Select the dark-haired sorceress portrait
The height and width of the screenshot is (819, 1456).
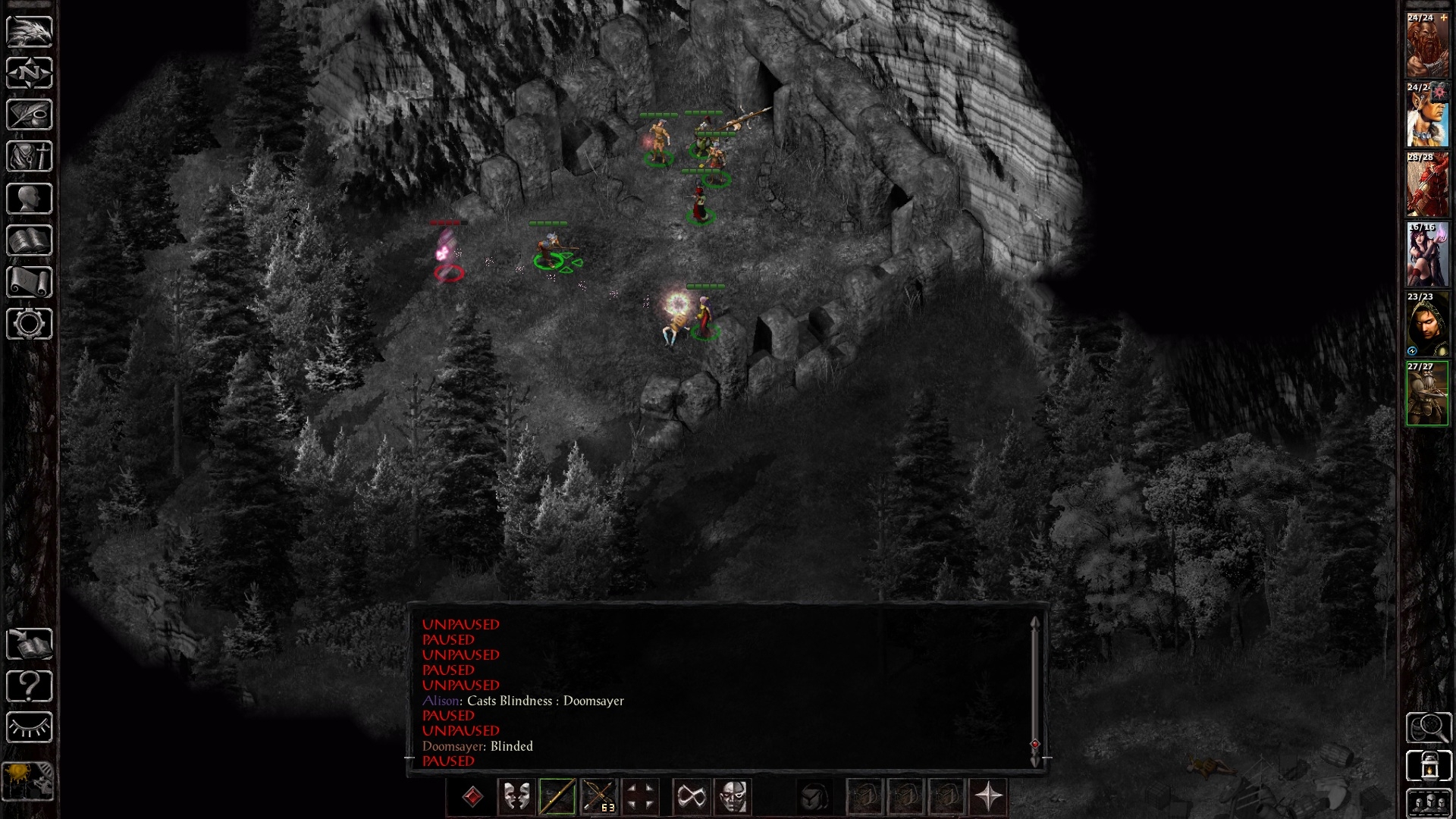[1427, 255]
